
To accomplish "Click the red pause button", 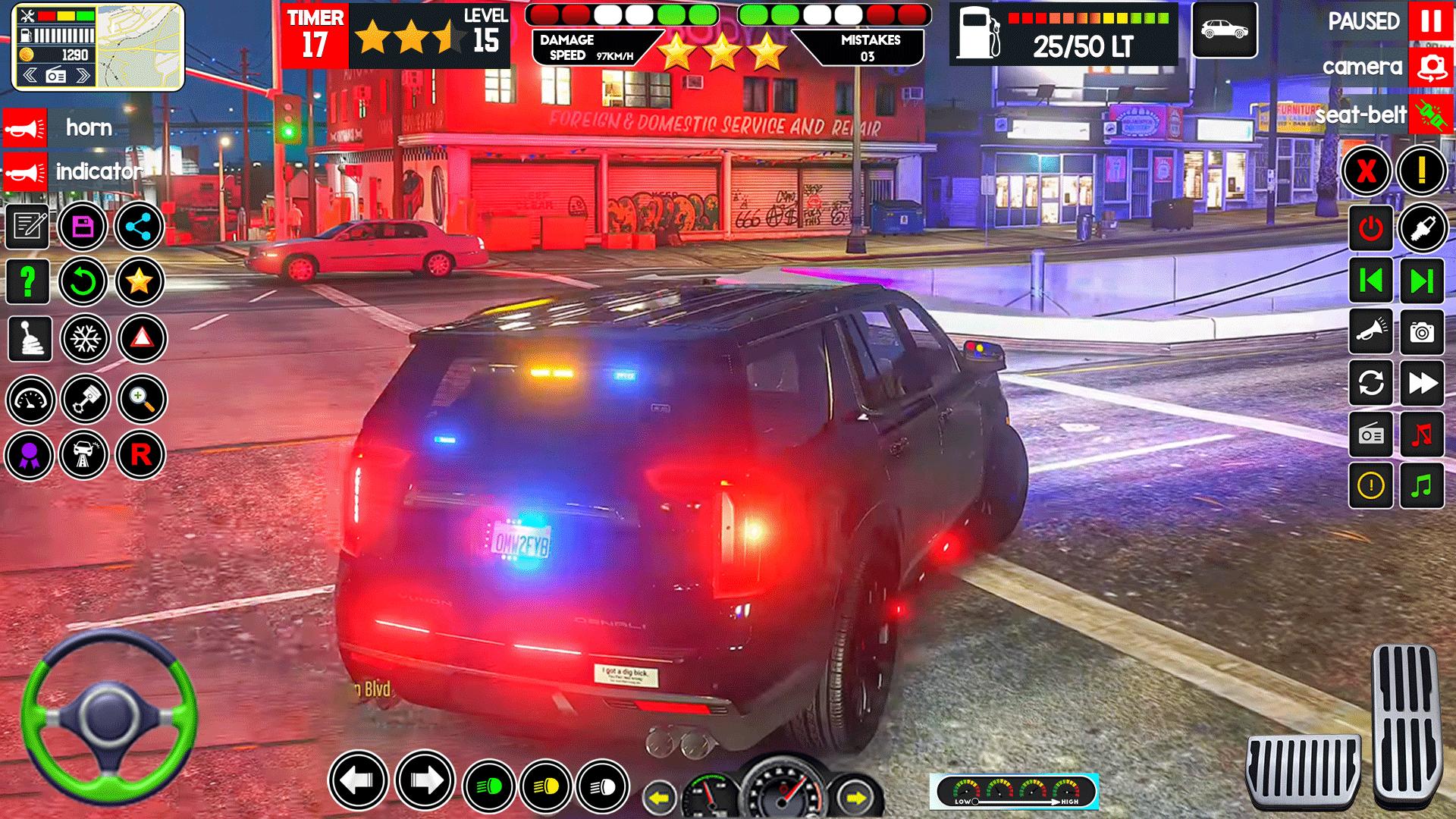I will pos(1431,21).
